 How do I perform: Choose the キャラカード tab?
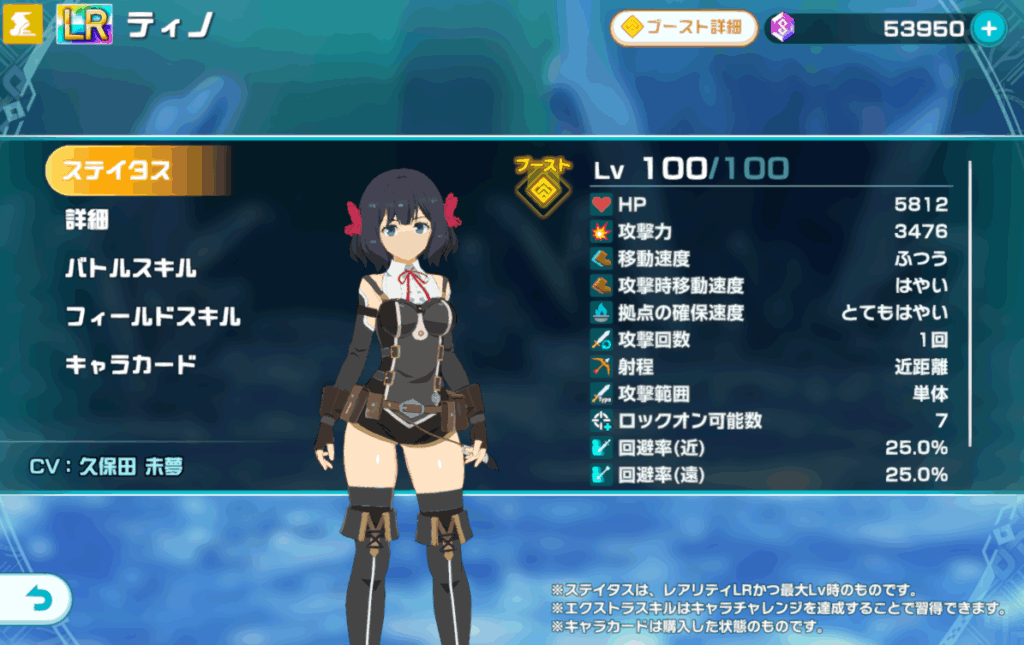tap(130, 364)
